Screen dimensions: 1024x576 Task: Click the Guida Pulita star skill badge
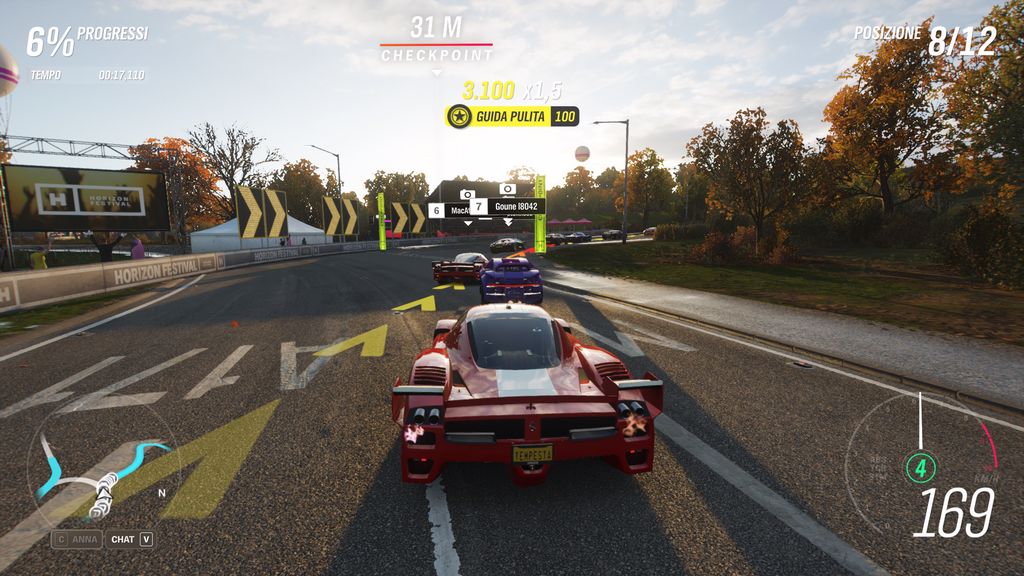[x=459, y=117]
